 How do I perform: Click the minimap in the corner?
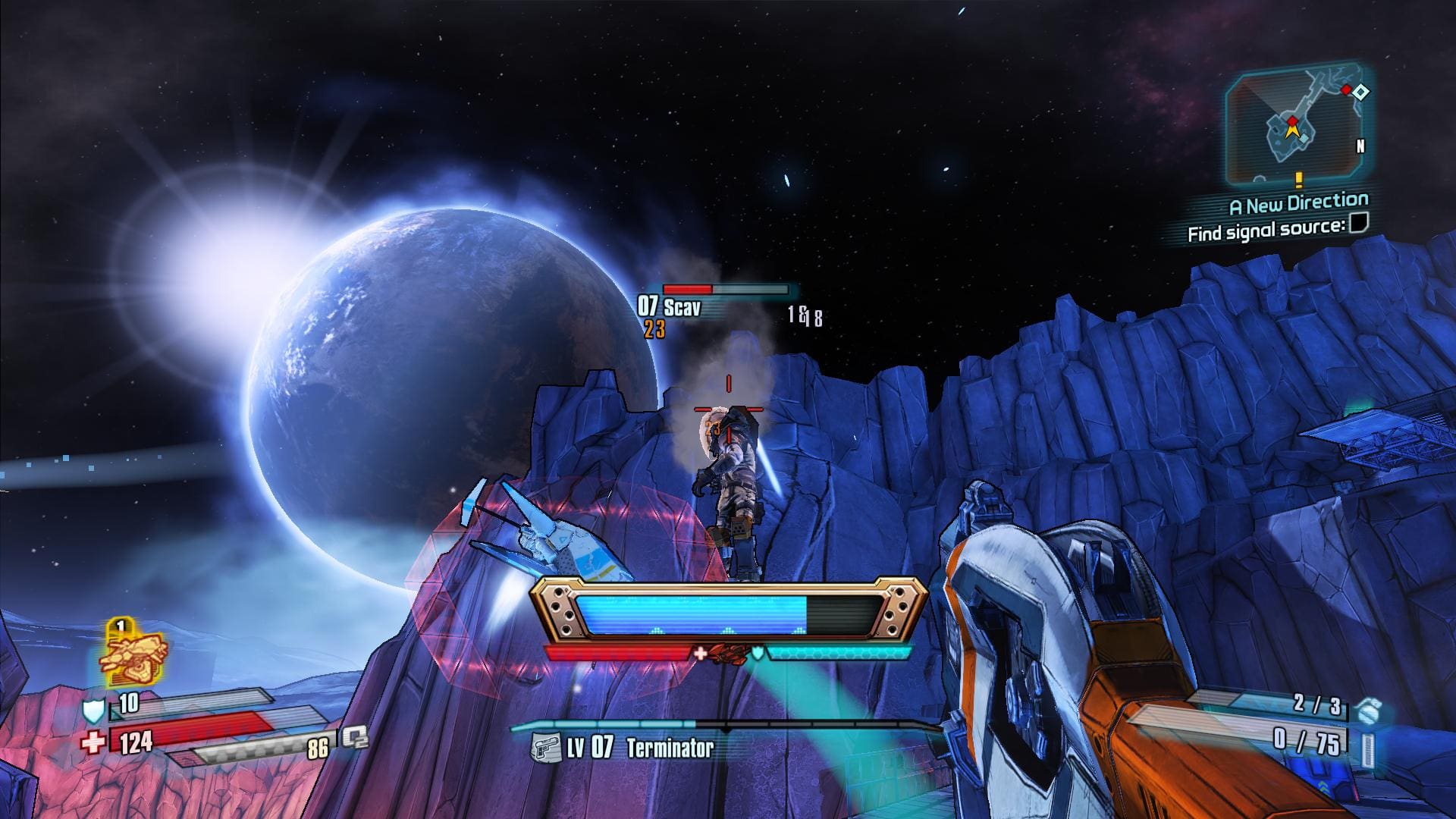tap(1300, 126)
